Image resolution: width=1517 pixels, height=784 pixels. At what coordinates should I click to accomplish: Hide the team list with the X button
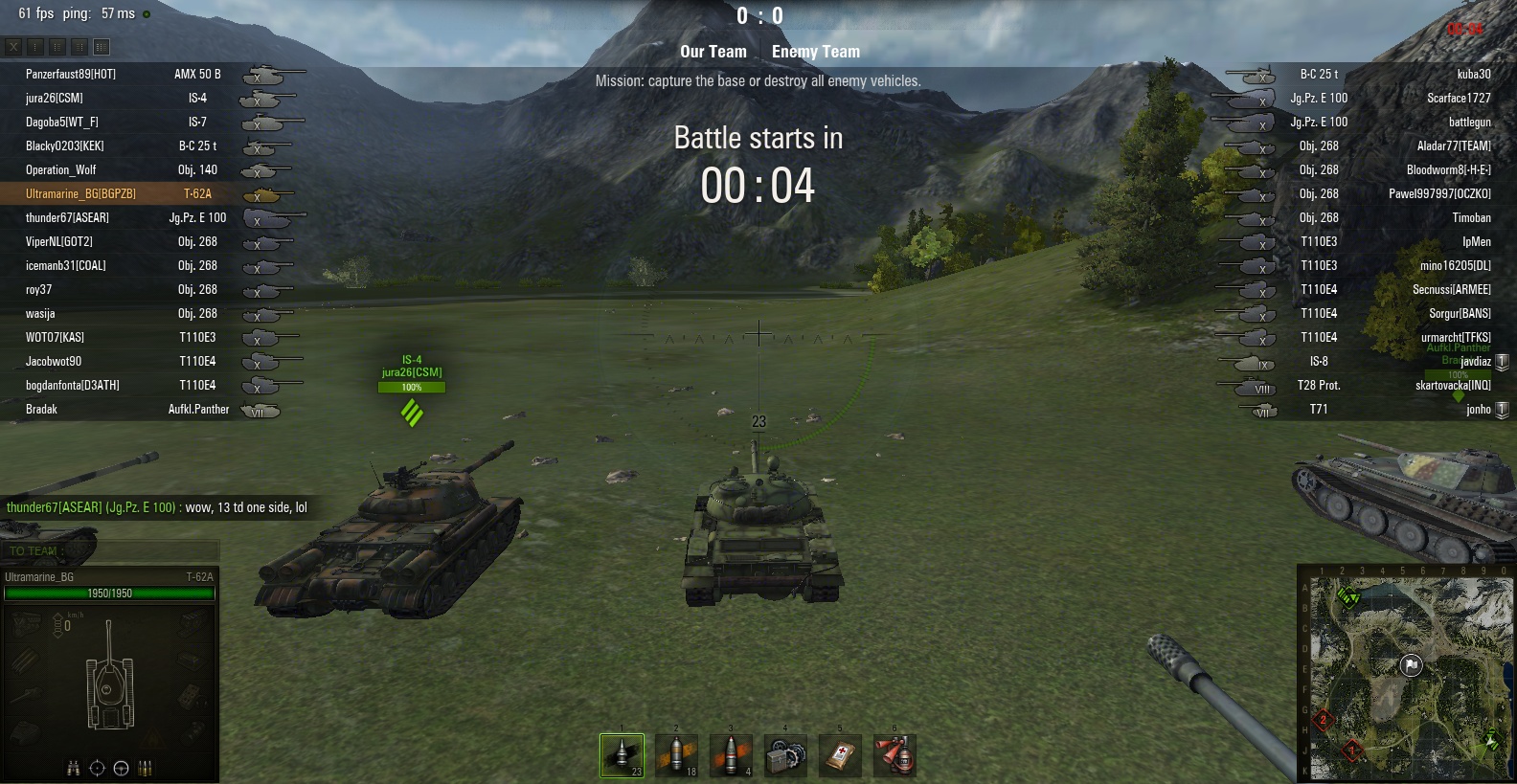click(13, 46)
